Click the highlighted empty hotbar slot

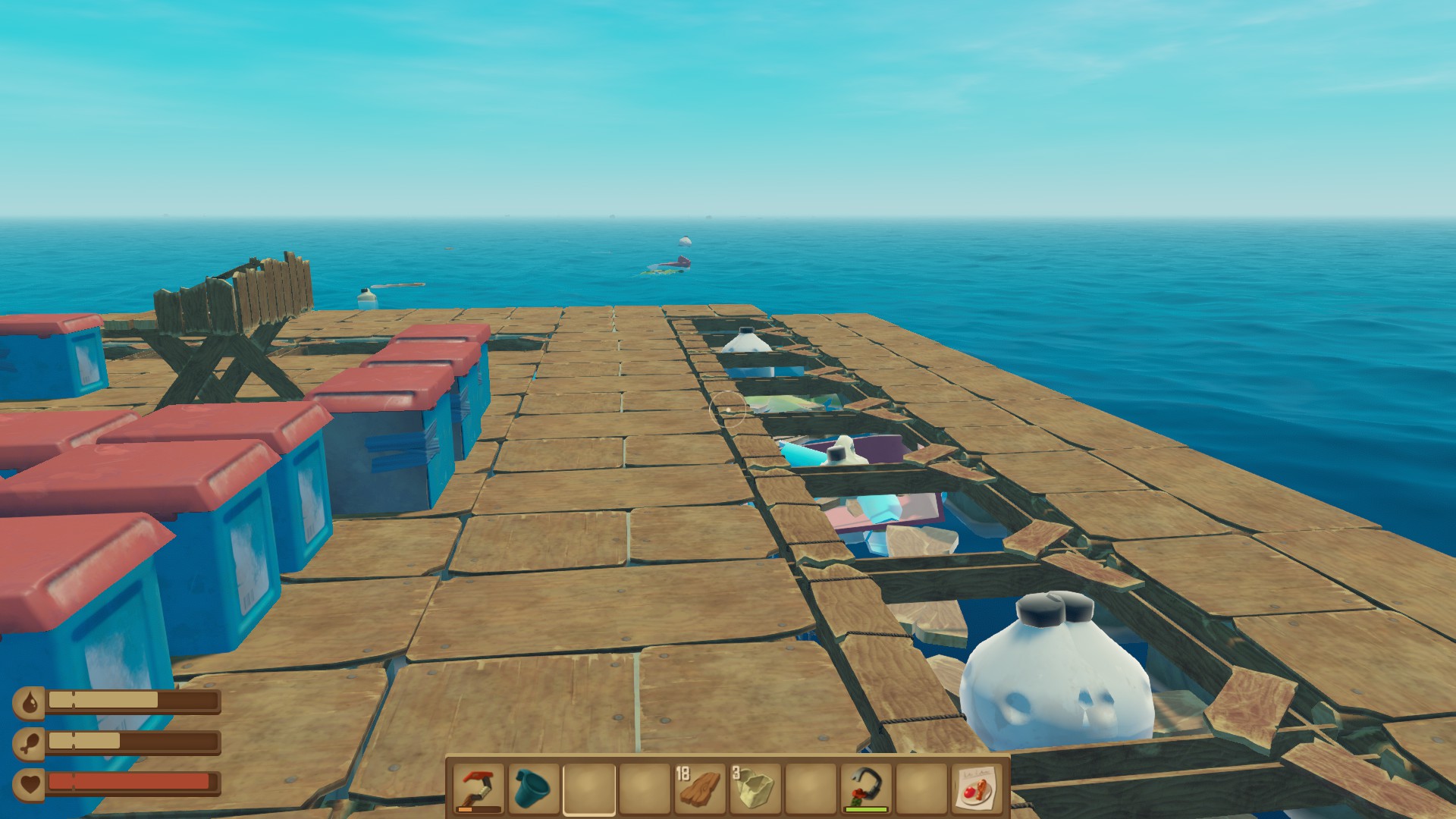(589, 789)
